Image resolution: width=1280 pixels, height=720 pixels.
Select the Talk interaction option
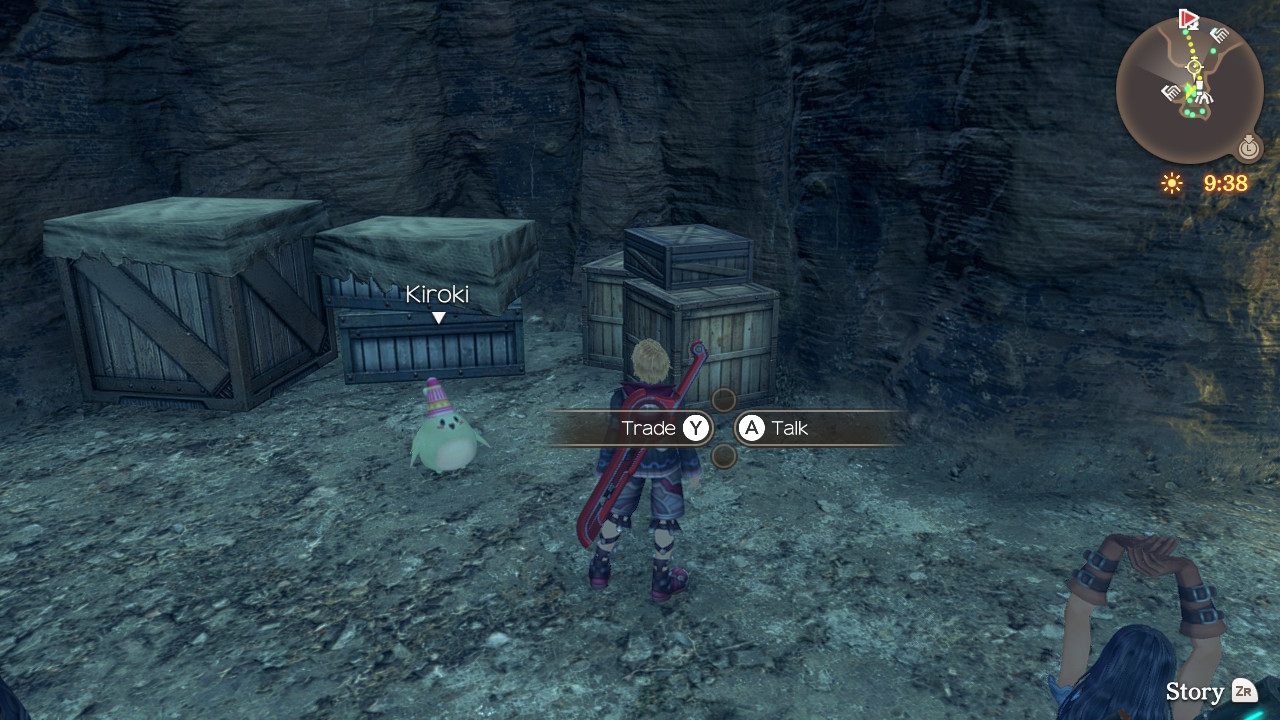coord(773,428)
